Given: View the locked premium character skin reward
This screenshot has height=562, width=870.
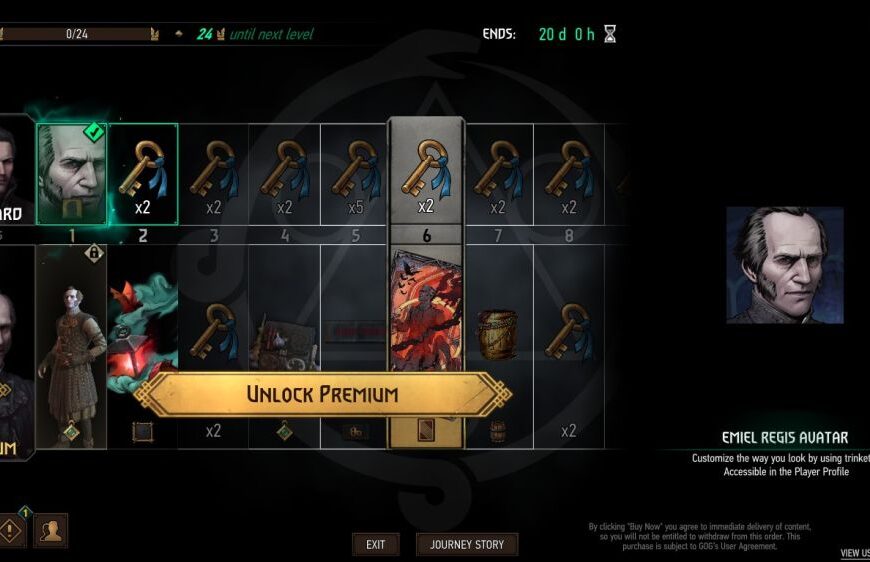Looking at the screenshot, I should 71,345.
